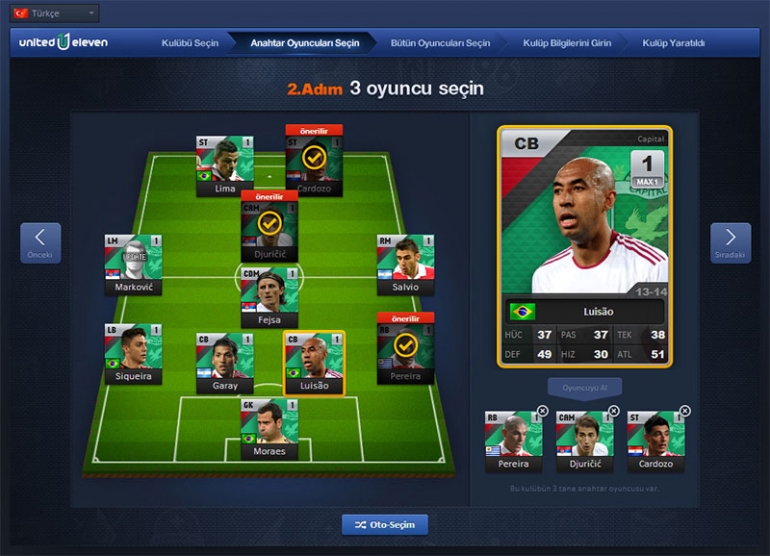Select the Fejsa CDM card
The height and width of the screenshot is (556, 770).
[269, 297]
